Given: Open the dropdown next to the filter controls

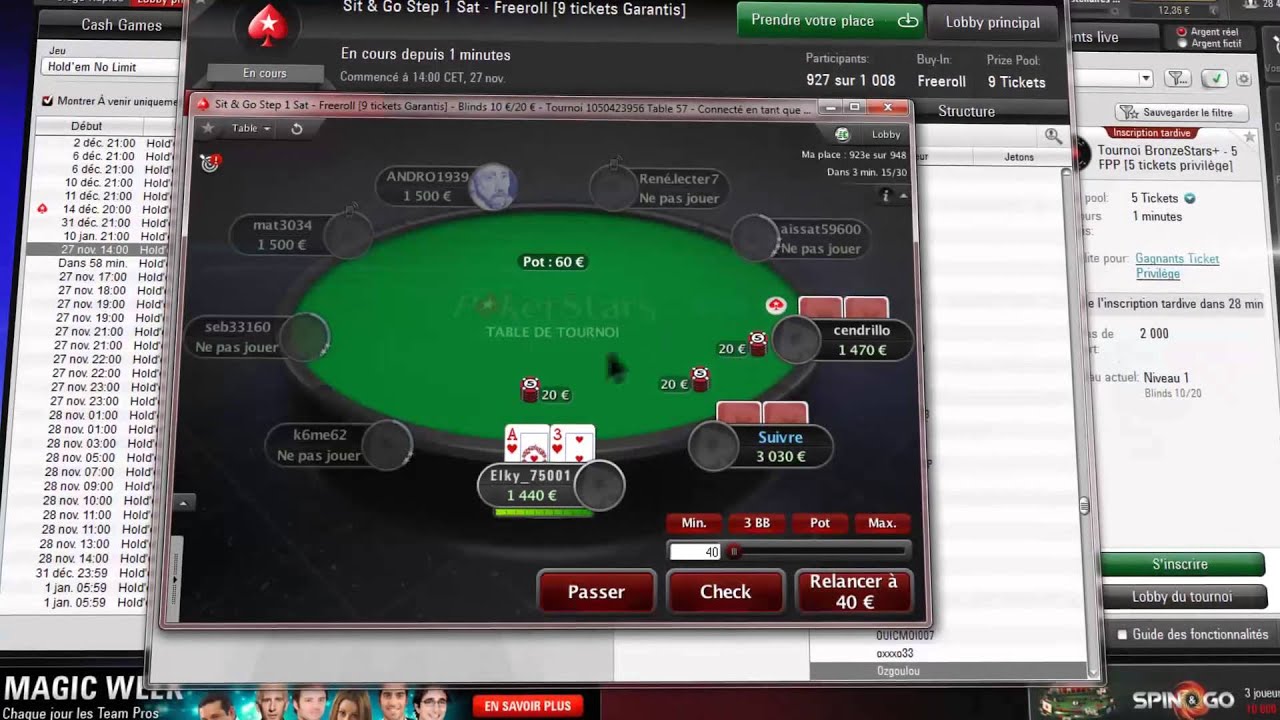Looking at the screenshot, I should pos(1146,78).
